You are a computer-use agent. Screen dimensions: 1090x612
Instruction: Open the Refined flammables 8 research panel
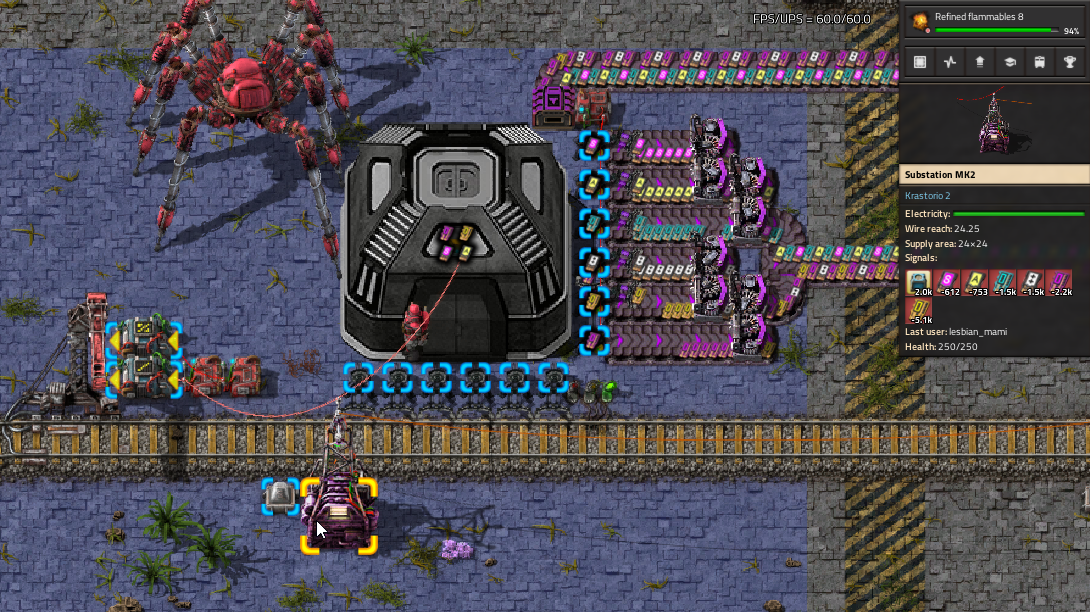pos(995,21)
